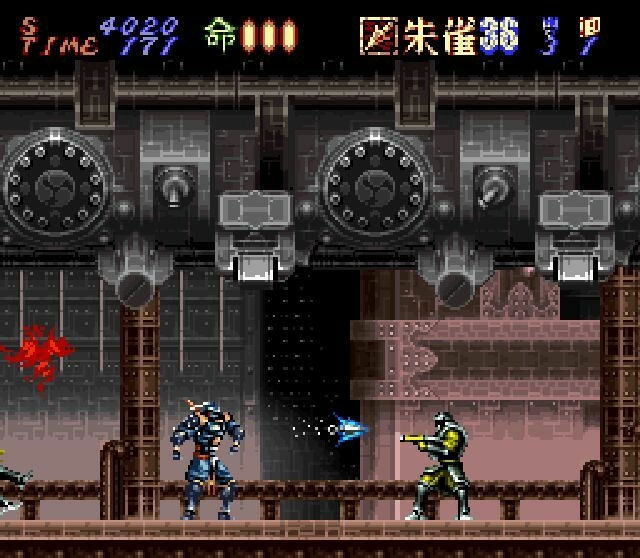
Task: Select the boxed weapon icon beside 朱雀
Action: [x=378, y=35]
